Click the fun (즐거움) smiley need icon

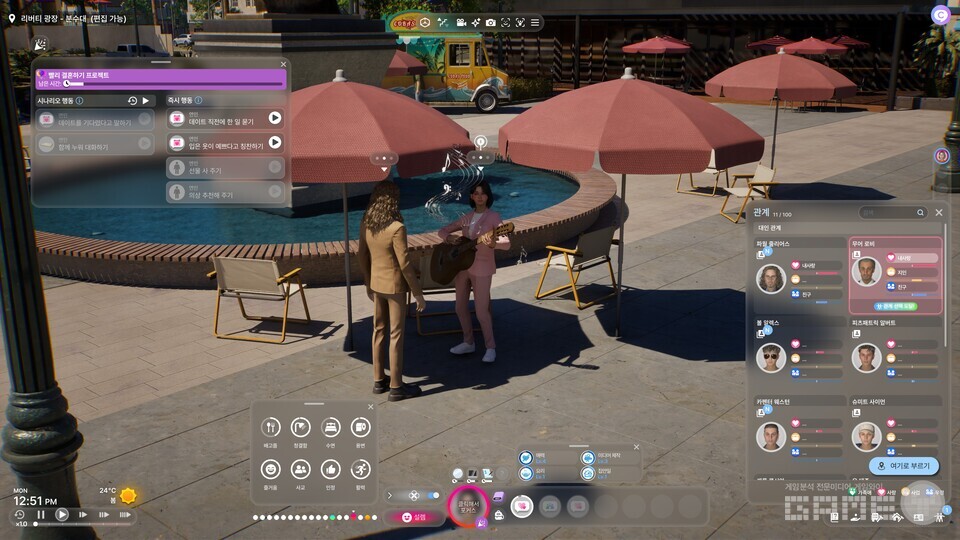(270, 469)
